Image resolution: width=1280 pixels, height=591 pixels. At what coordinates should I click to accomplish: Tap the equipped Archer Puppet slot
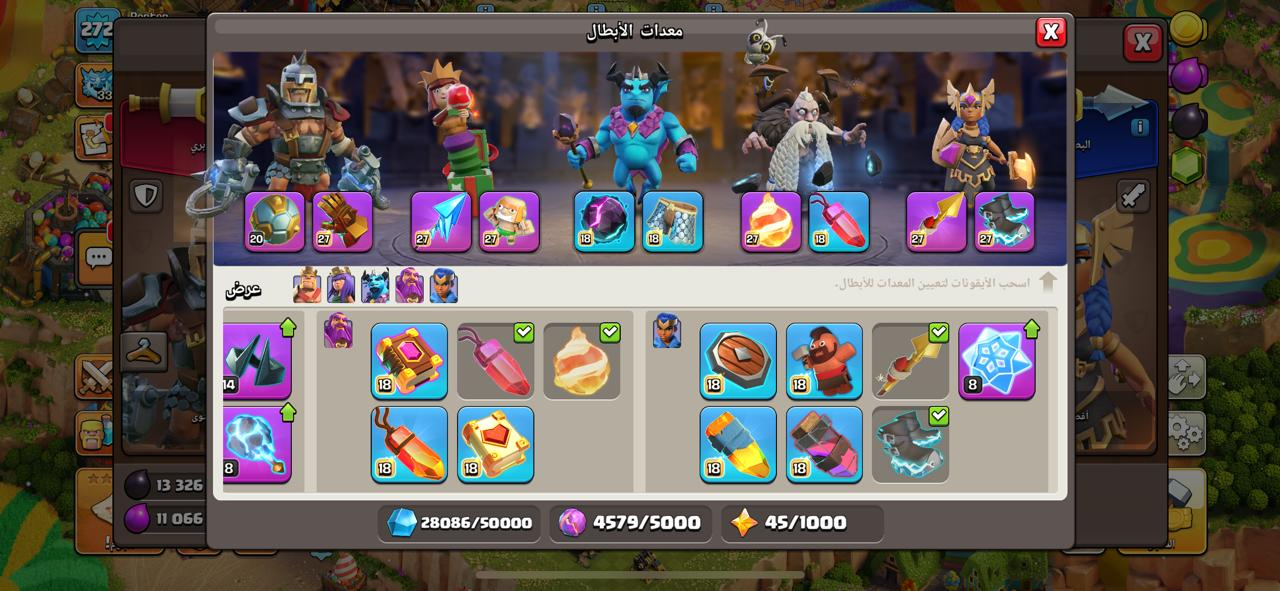click(509, 221)
